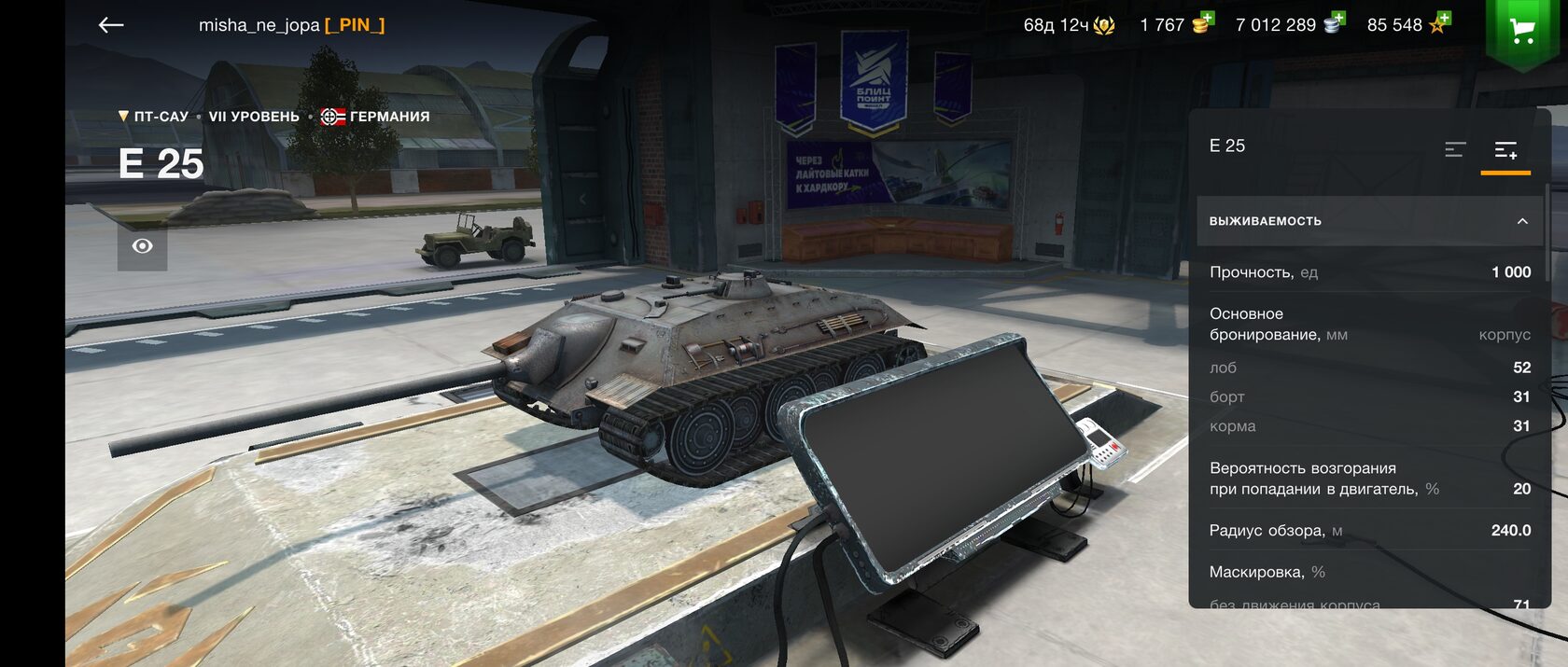Toggle the eye view mode button
Image resolution: width=1568 pixels, height=667 pixels.
142,246
